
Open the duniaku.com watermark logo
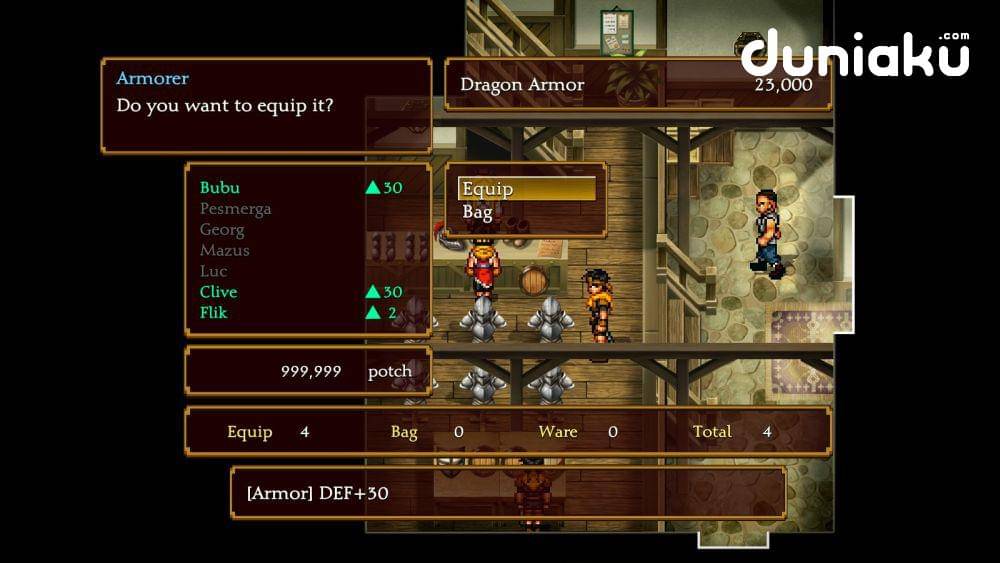coord(855,54)
